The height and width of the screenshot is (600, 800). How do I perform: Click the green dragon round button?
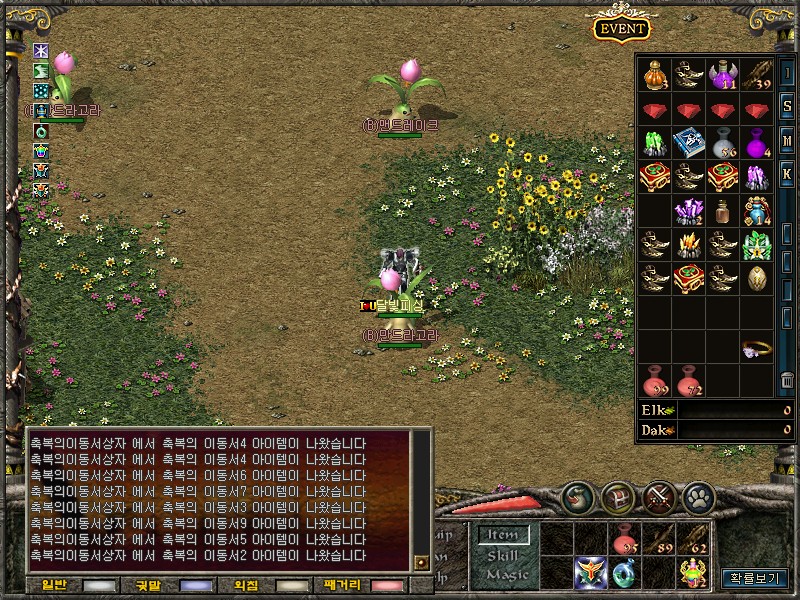click(x=578, y=495)
